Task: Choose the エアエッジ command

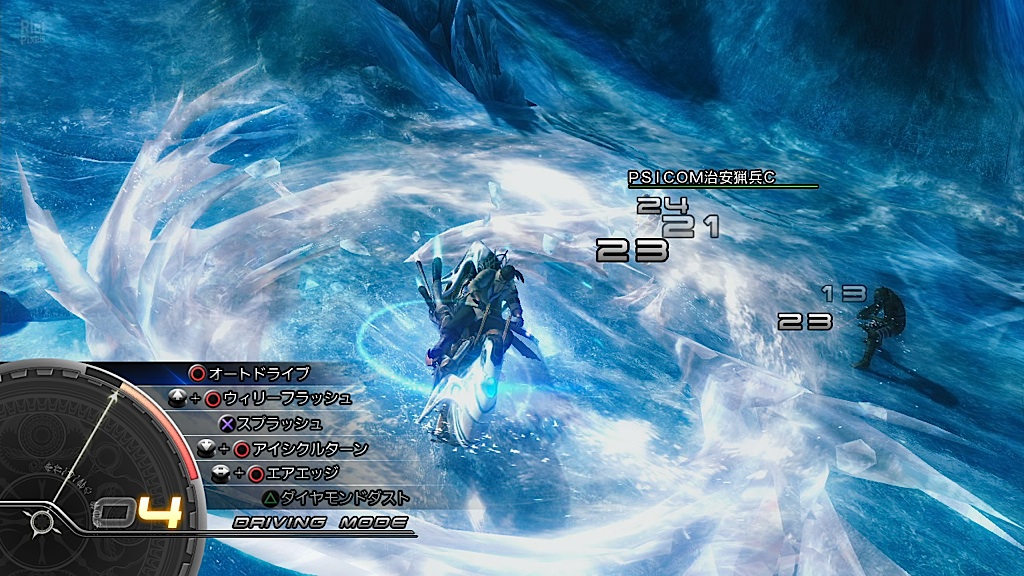Action: click(294, 472)
